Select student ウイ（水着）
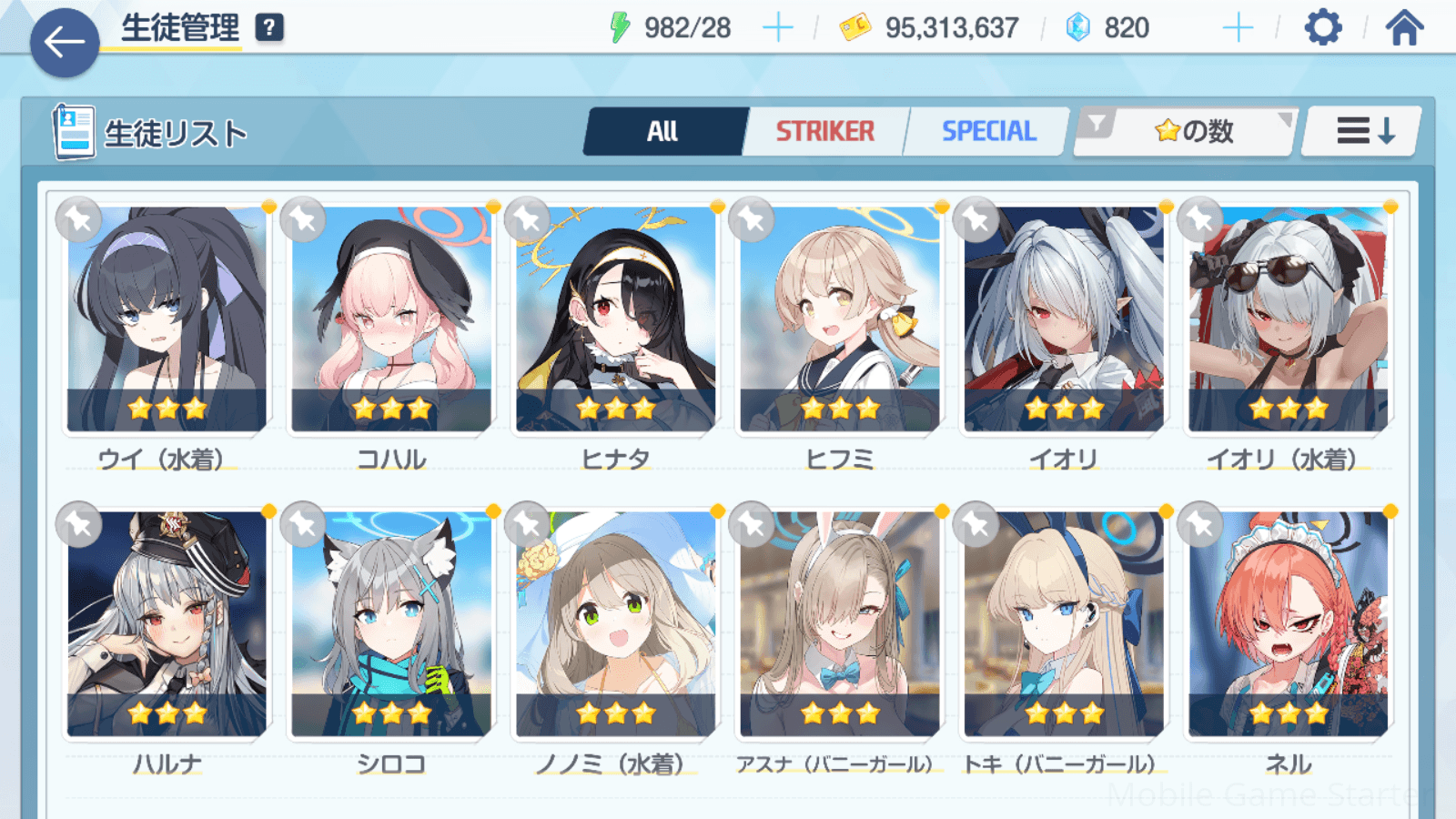The height and width of the screenshot is (819, 1456). tap(167, 318)
